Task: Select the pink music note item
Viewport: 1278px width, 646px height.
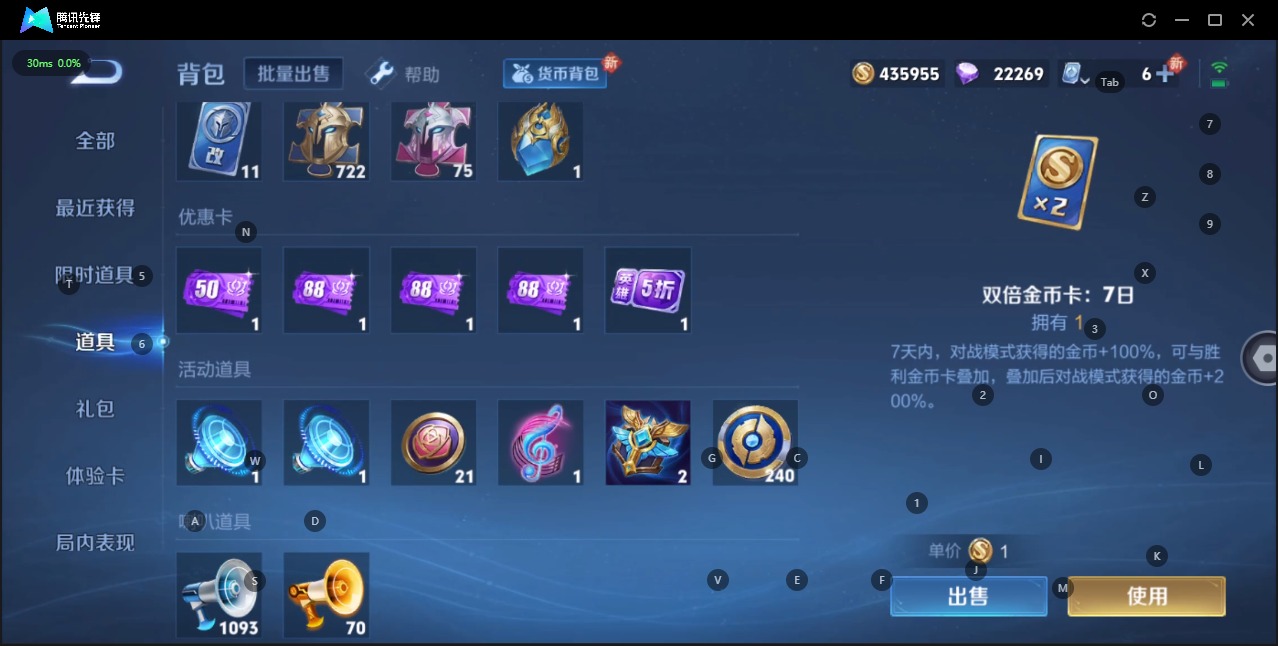Action: tap(540, 442)
